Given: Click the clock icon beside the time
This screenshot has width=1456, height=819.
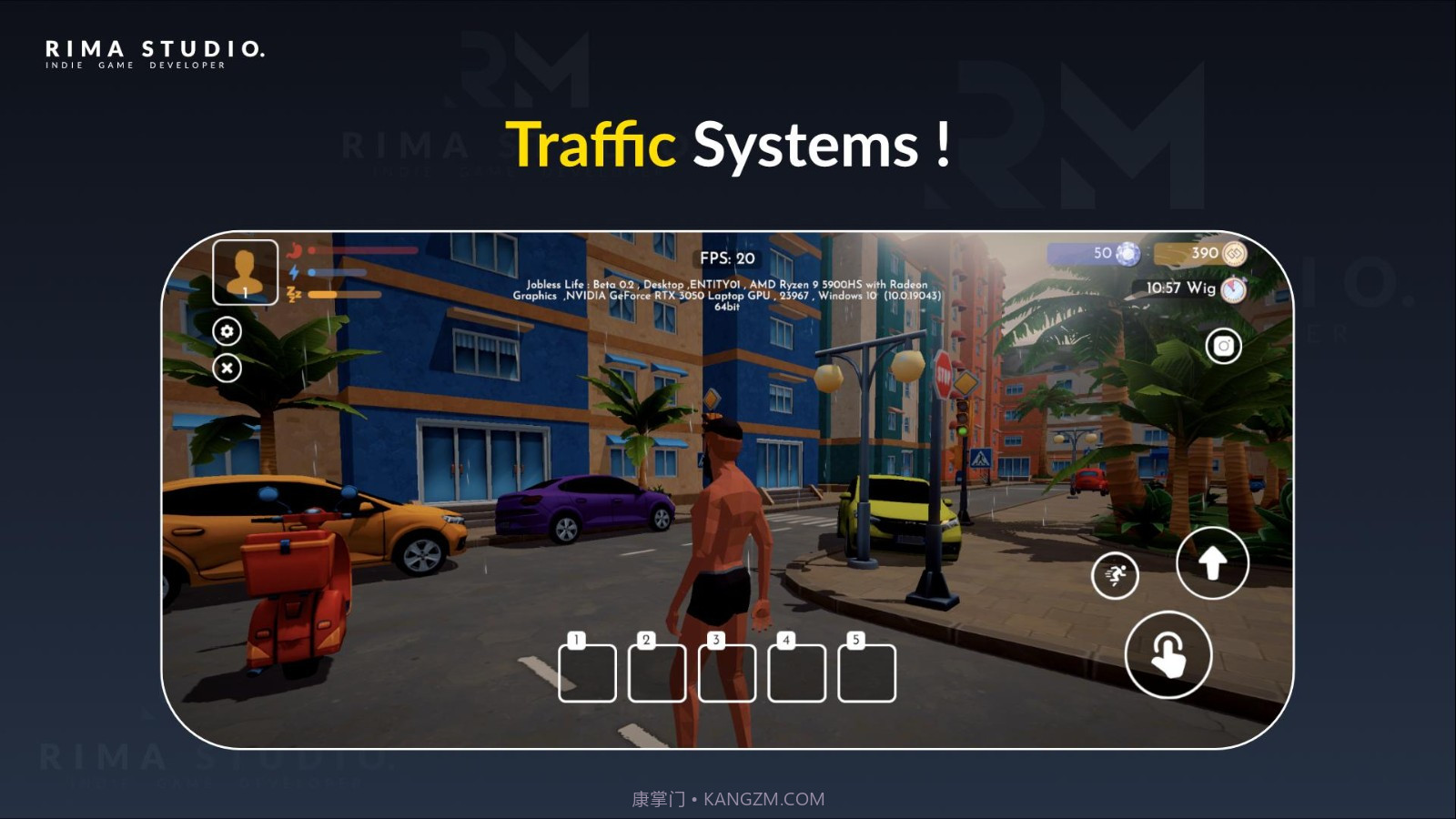Looking at the screenshot, I should (1233, 289).
